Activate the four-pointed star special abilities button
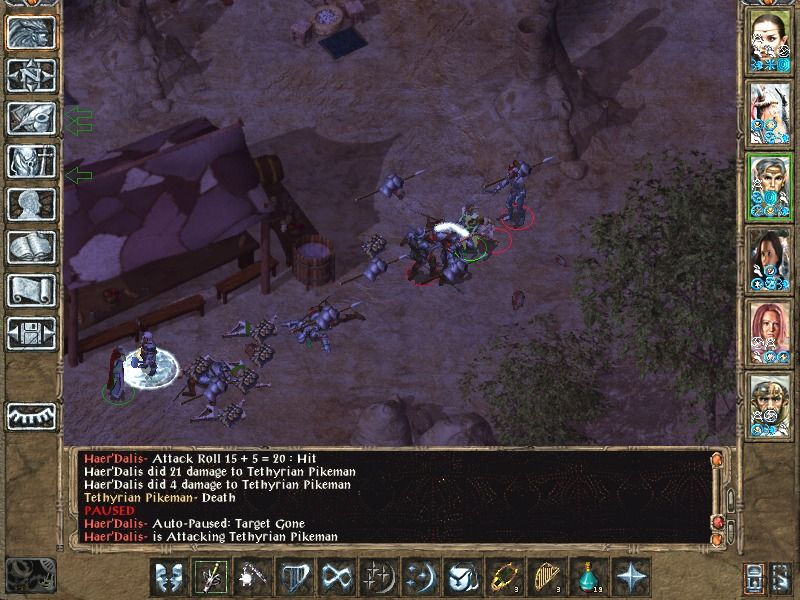800x600 pixels. 632,577
